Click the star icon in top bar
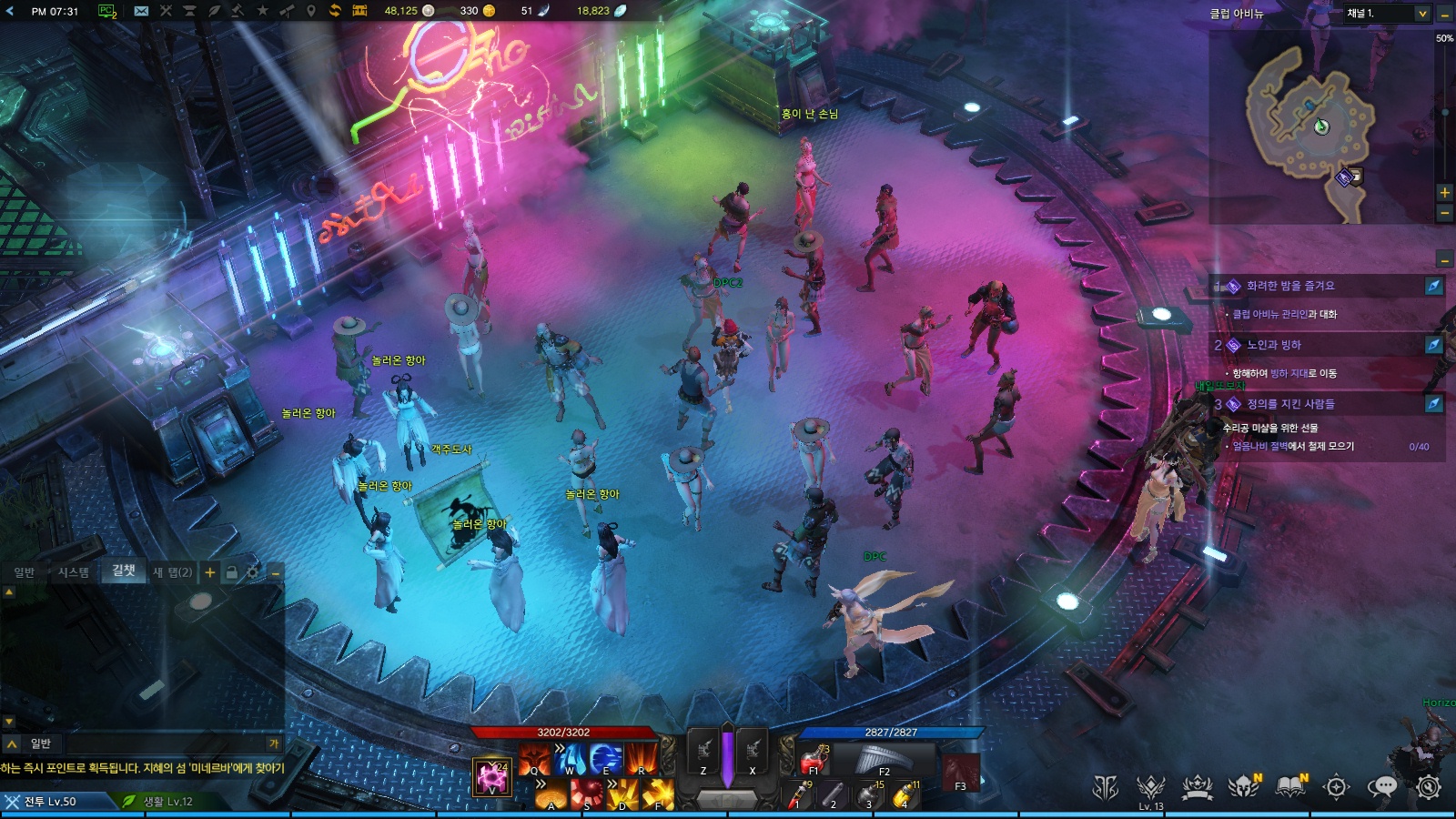 [x=263, y=11]
